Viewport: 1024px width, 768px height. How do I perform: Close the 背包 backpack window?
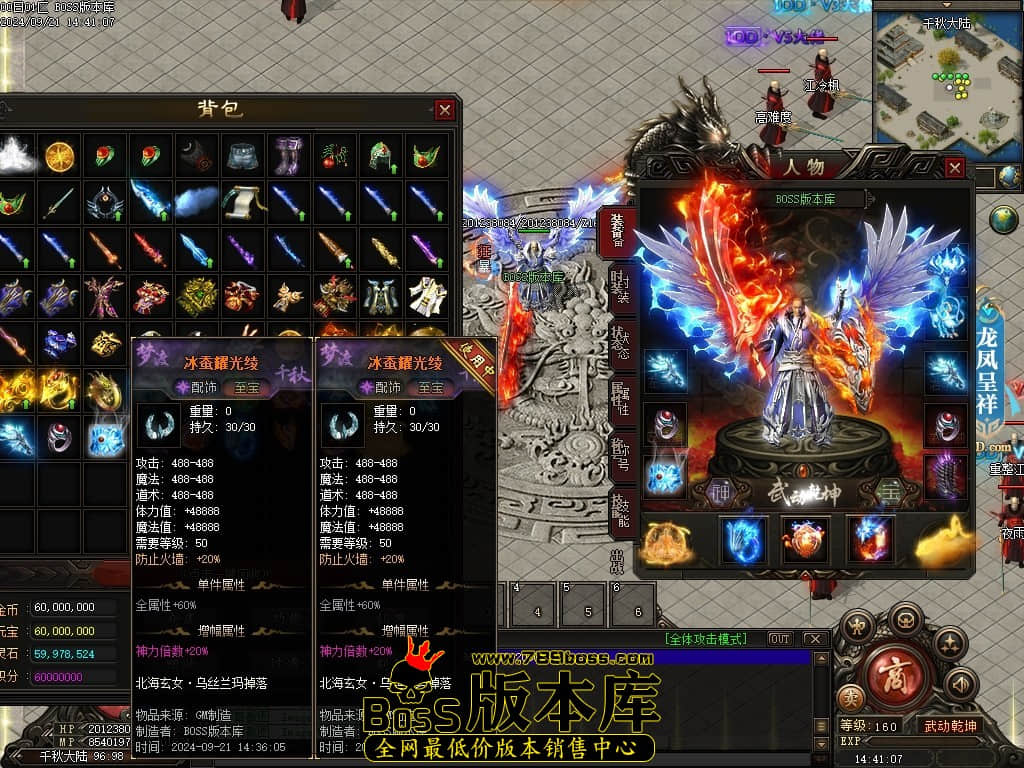(x=445, y=110)
